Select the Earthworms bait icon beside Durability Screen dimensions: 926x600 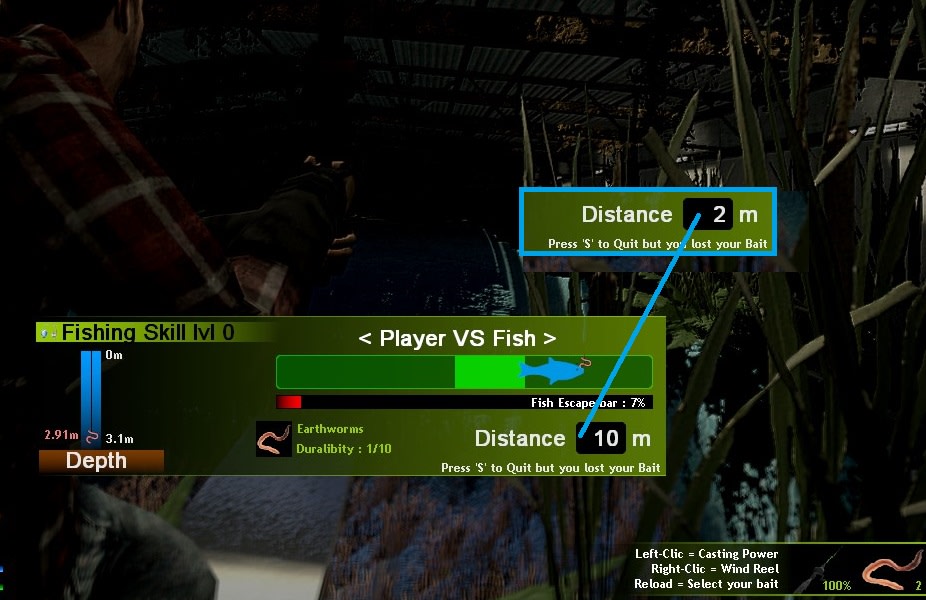(273, 439)
